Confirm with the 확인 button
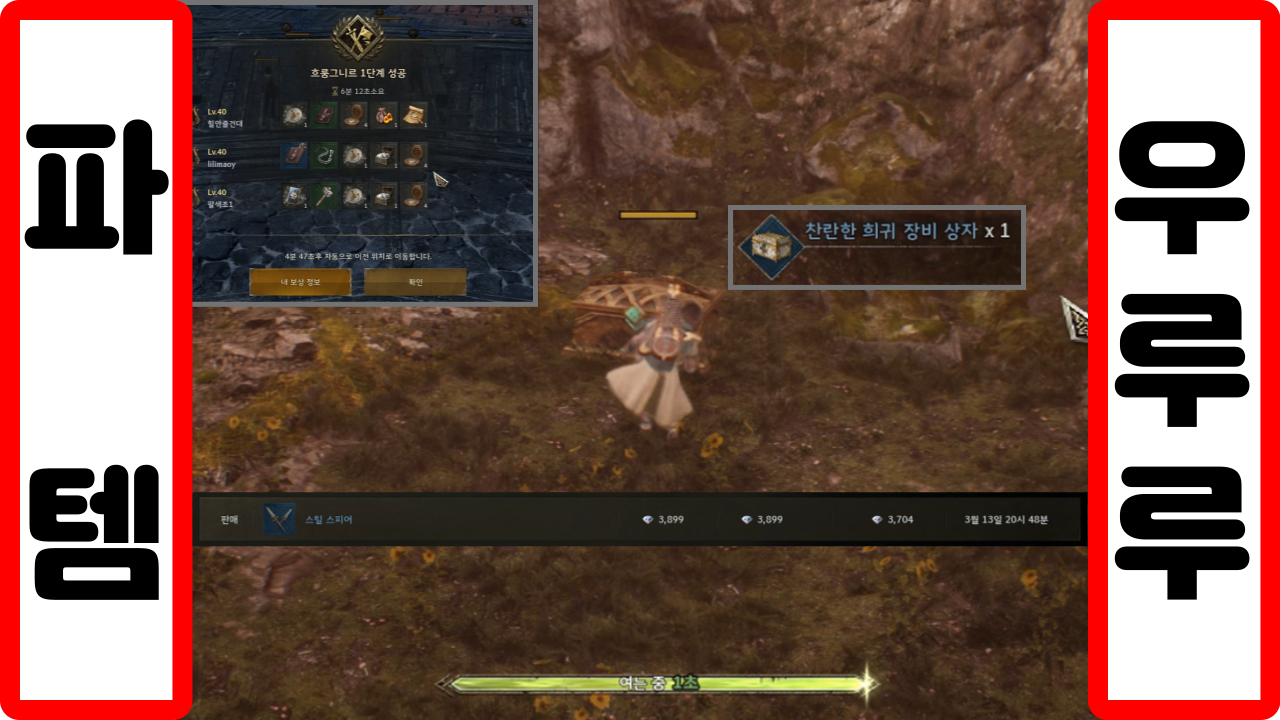This screenshot has width=1280, height=720. coord(415,282)
